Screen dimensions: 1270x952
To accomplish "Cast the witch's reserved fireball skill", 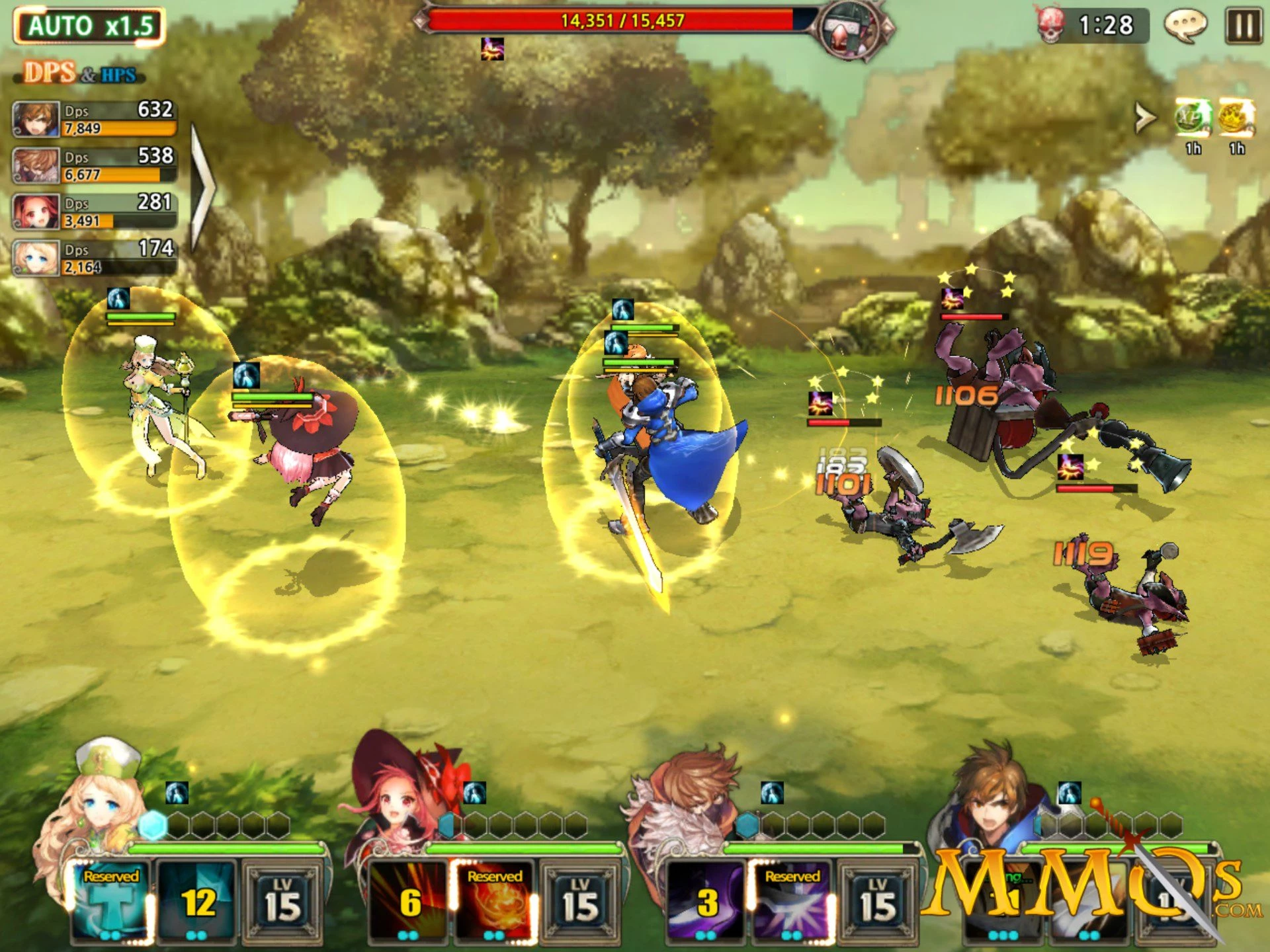I will tap(494, 900).
